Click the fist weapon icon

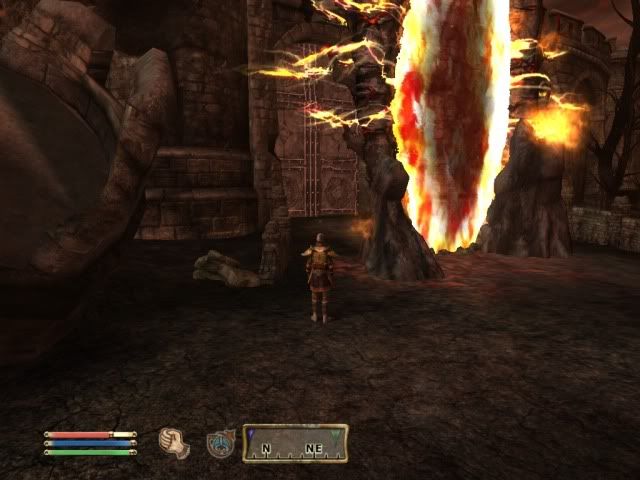point(175,441)
